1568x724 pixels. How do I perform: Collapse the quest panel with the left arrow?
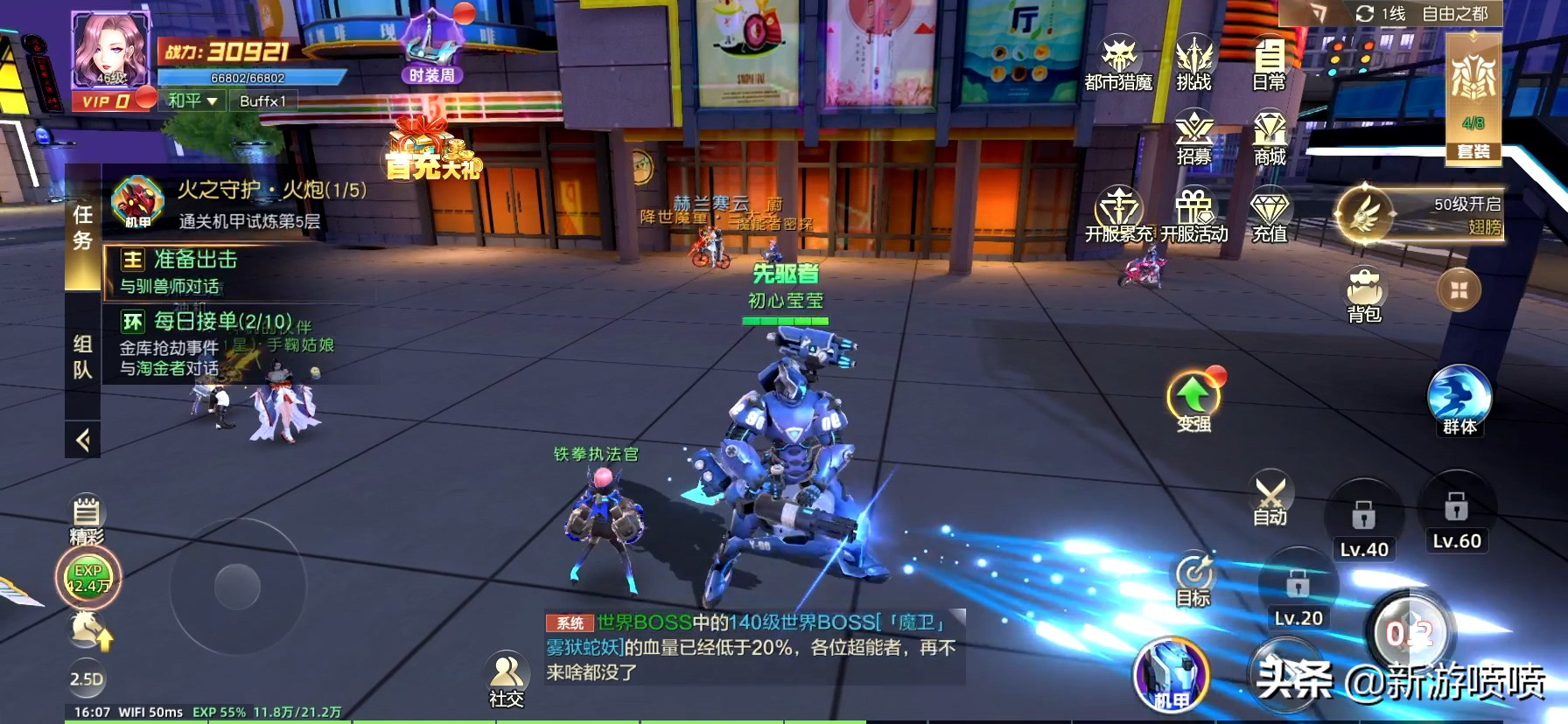tap(81, 437)
